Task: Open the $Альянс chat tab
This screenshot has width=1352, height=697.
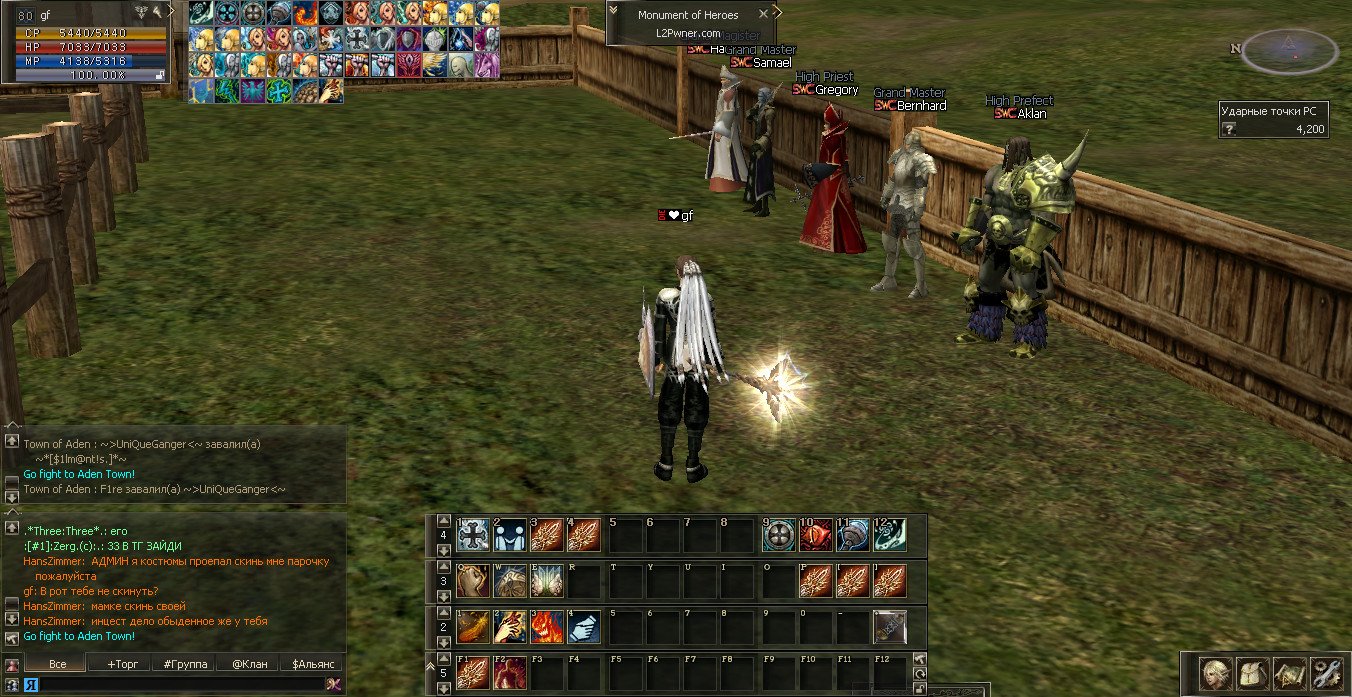Action: tap(311, 663)
